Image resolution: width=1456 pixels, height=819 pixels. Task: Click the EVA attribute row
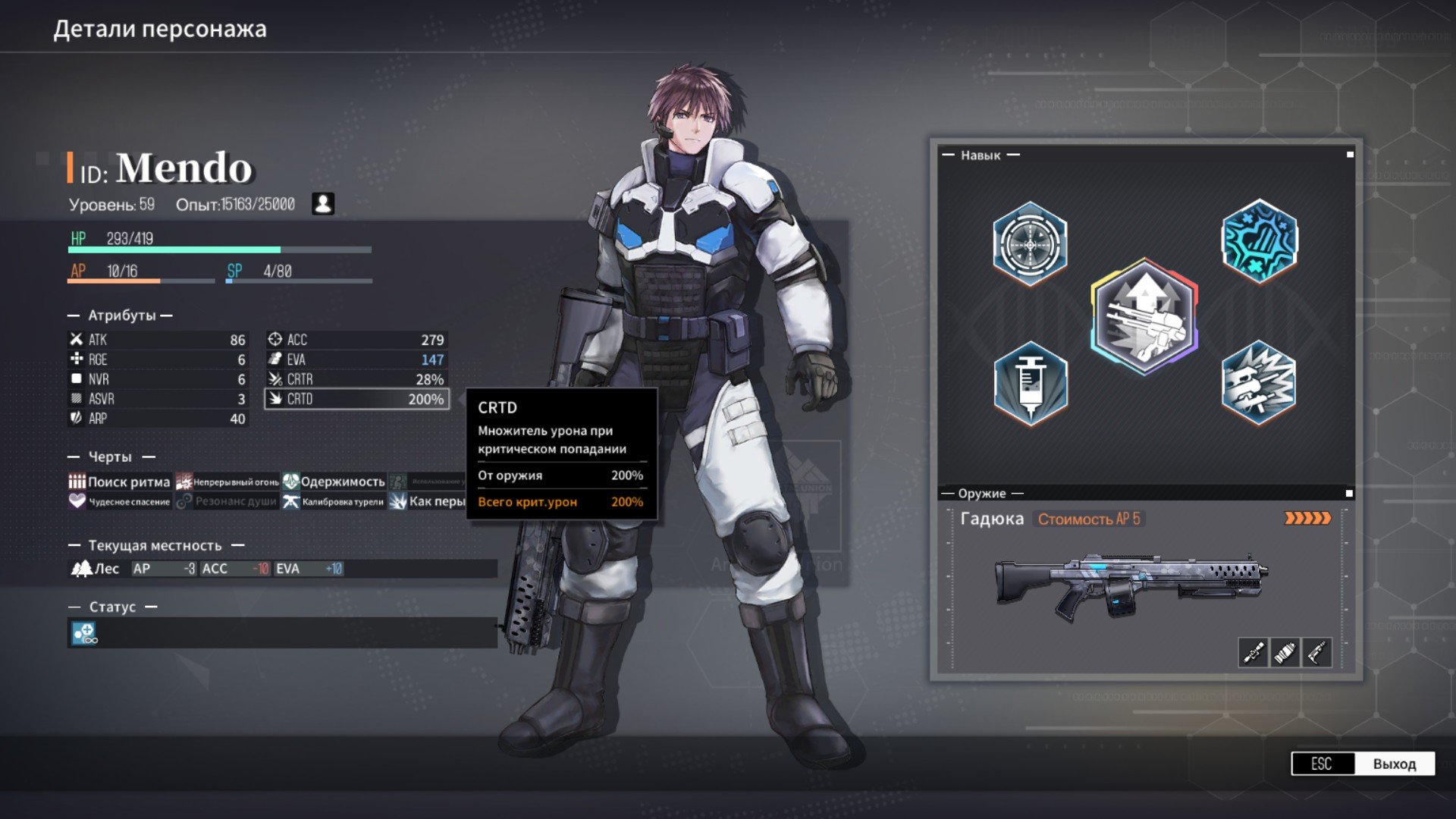(356, 359)
